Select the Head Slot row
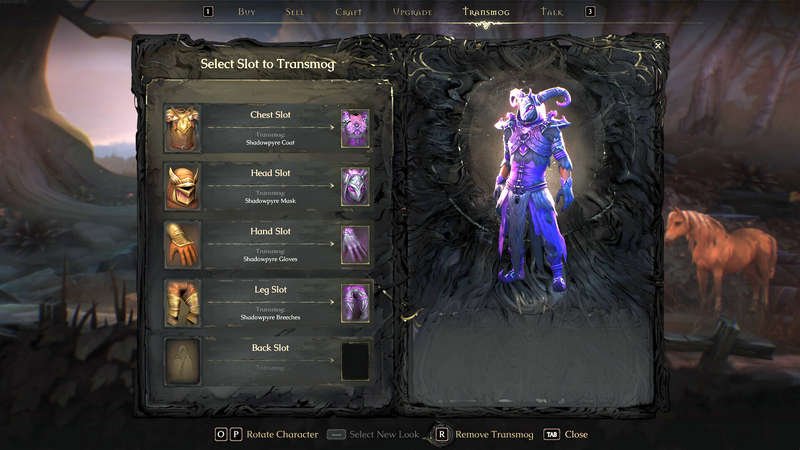The height and width of the screenshot is (450, 800). coord(269,186)
